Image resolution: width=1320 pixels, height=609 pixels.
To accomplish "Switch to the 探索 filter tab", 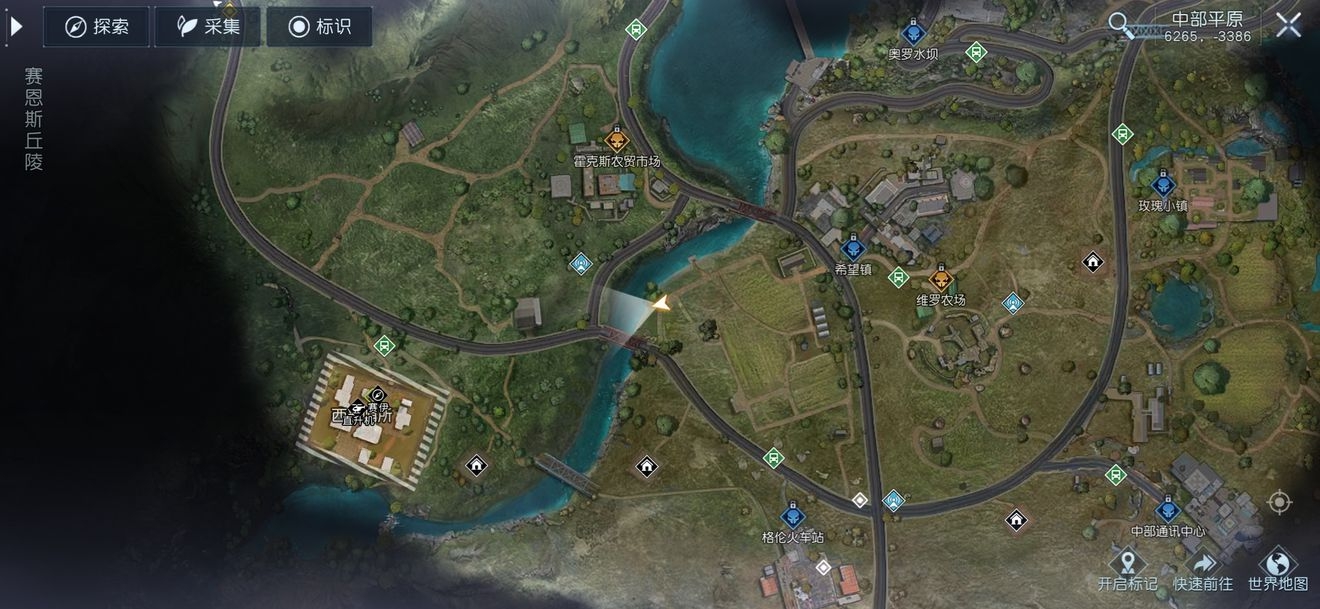I will coord(96,27).
